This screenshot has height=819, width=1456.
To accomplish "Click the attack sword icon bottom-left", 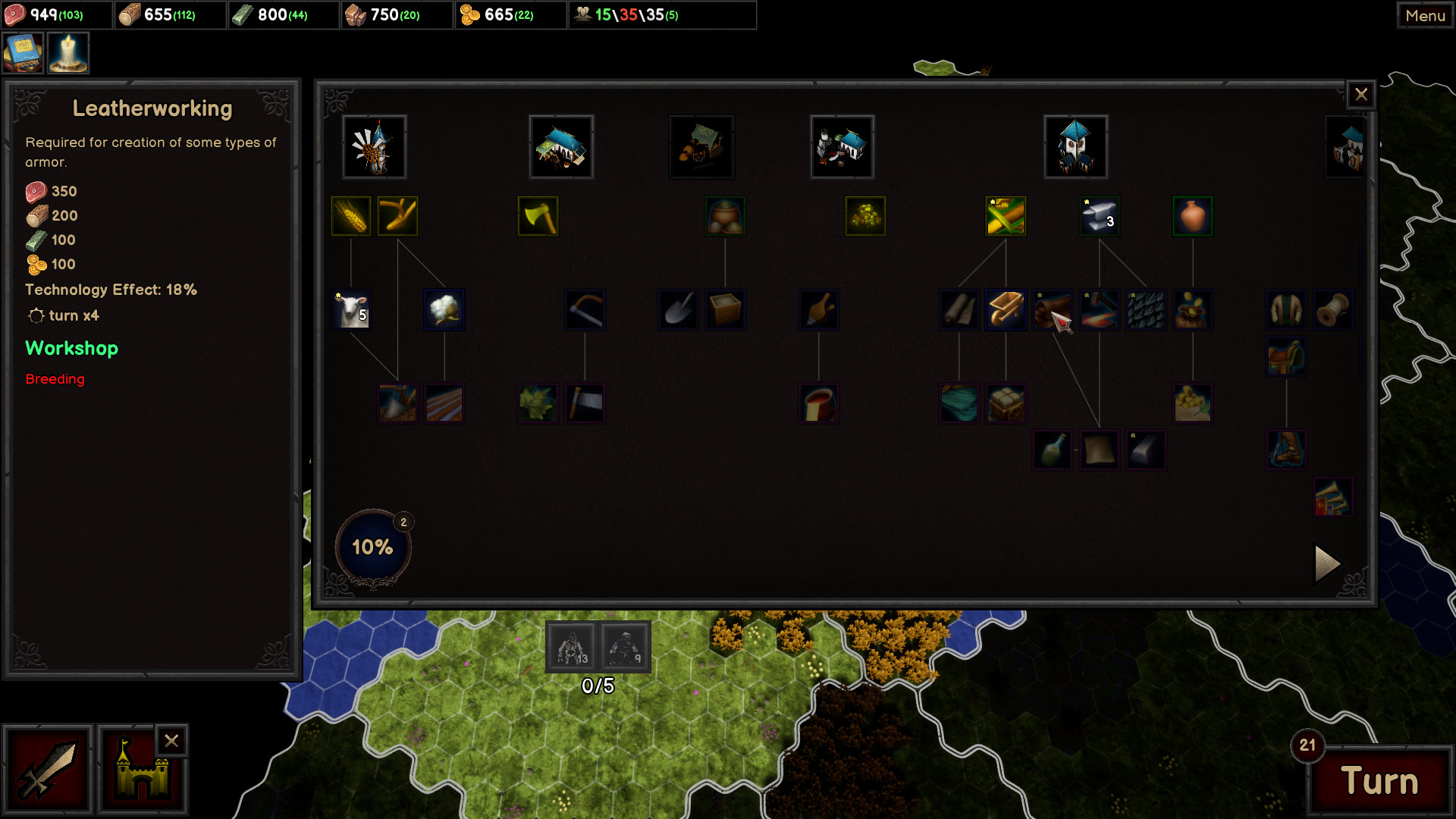I will click(x=49, y=769).
